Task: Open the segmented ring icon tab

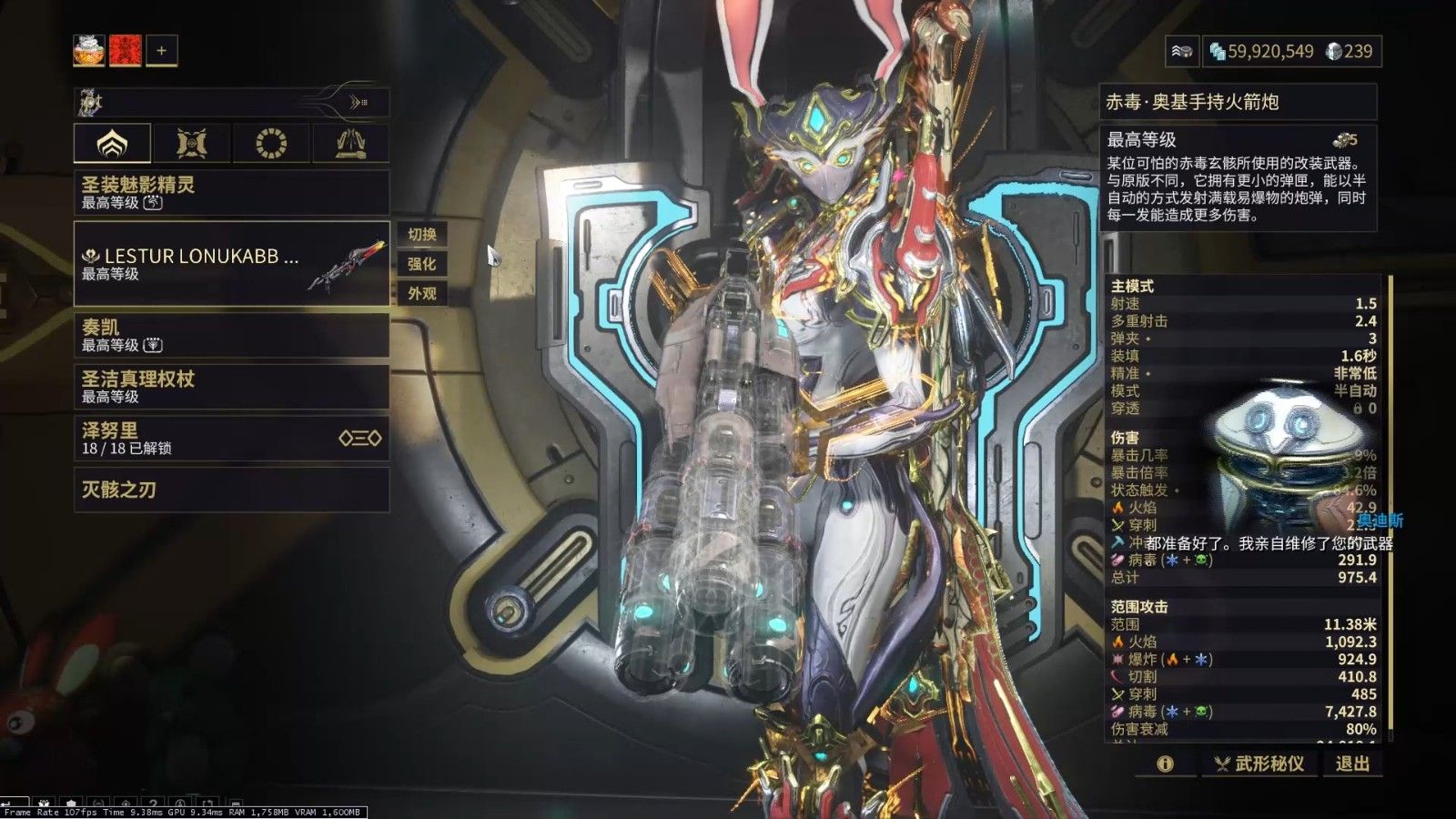Action: (271, 143)
